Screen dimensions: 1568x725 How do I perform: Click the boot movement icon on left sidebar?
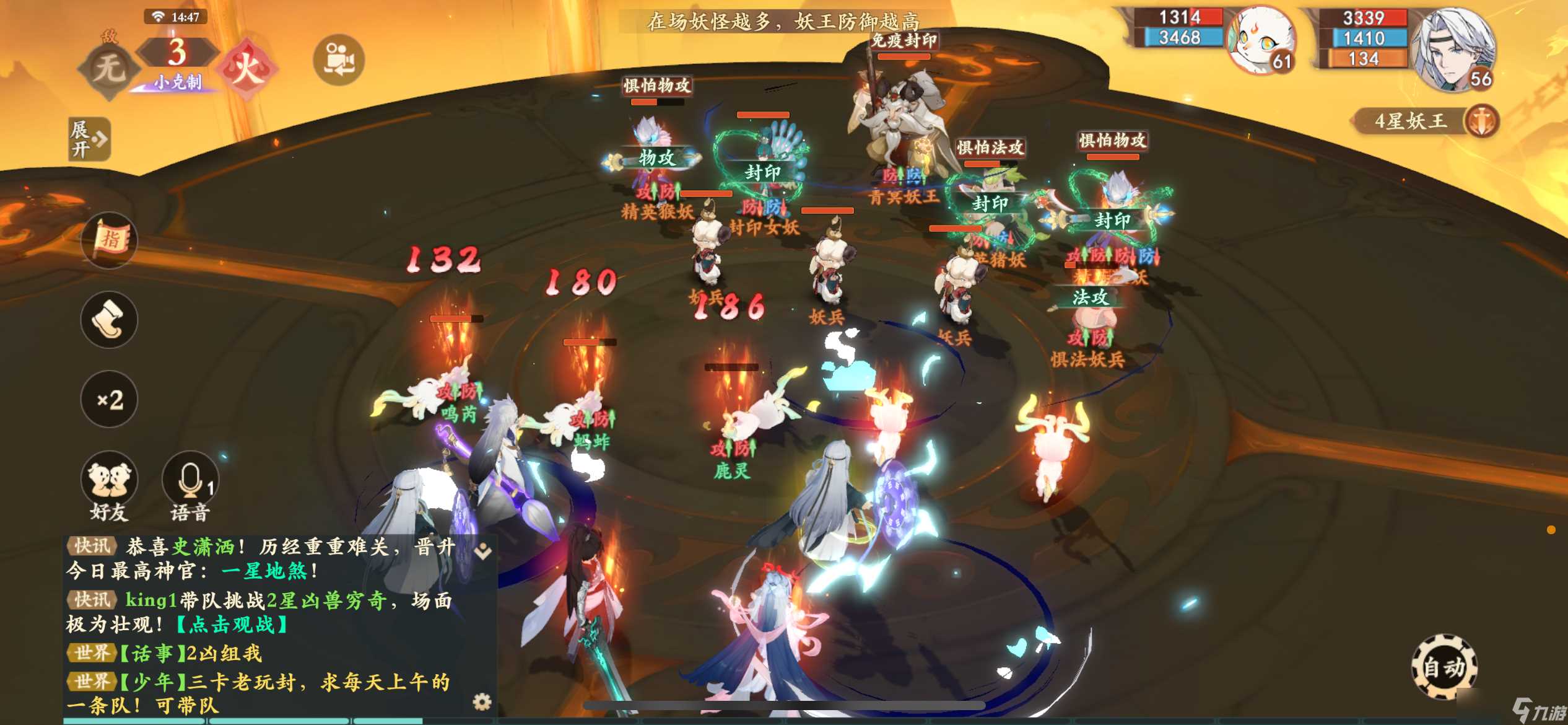108,320
